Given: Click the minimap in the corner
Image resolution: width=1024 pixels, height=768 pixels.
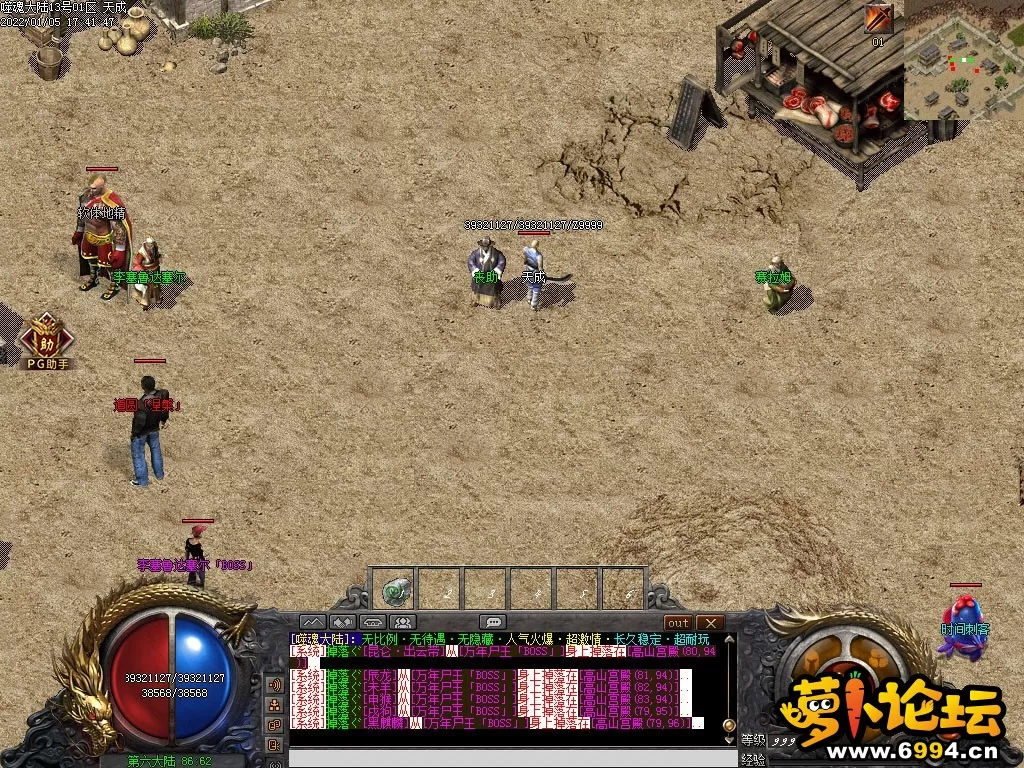Looking at the screenshot, I should pyautogui.click(x=963, y=59).
